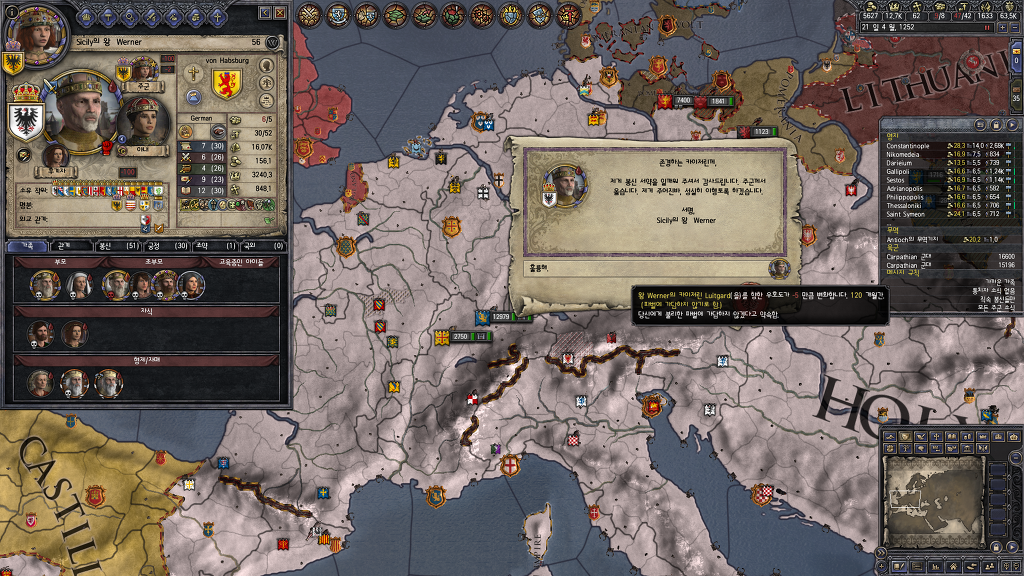Close the character panel
This screenshot has height=576, width=1024.
coord(280,13)
